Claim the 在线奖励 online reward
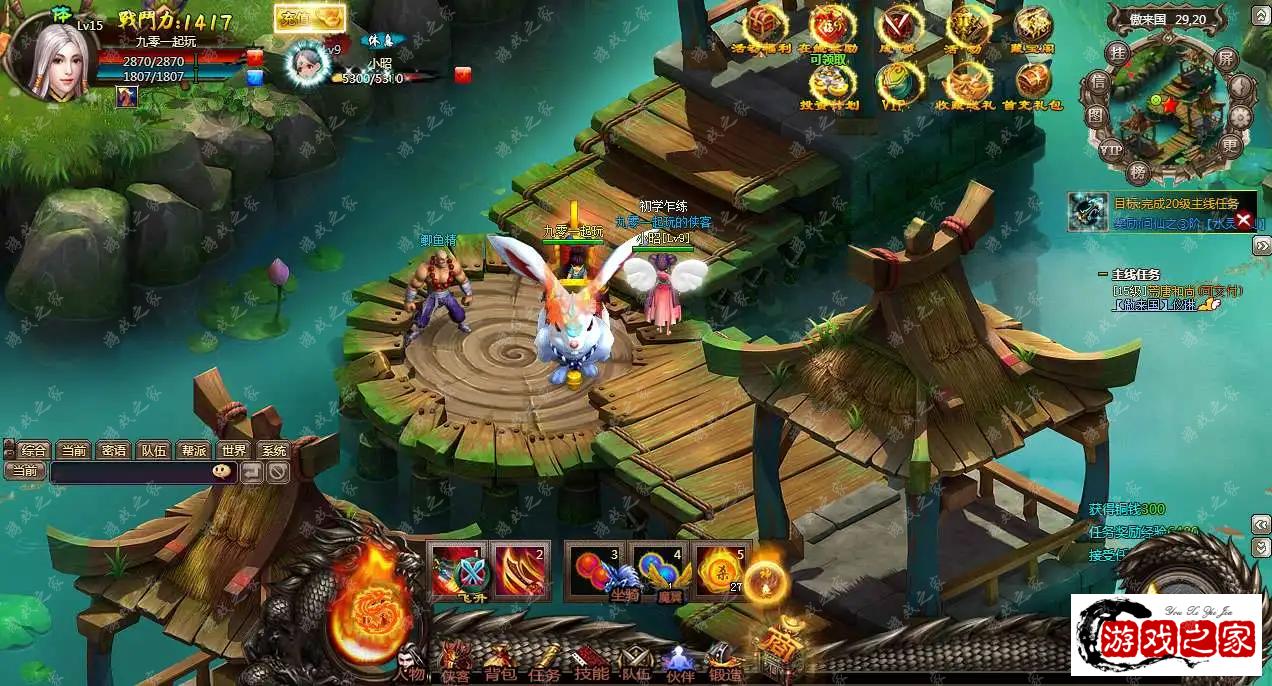The image size is (1272, 686). (830, 26)
